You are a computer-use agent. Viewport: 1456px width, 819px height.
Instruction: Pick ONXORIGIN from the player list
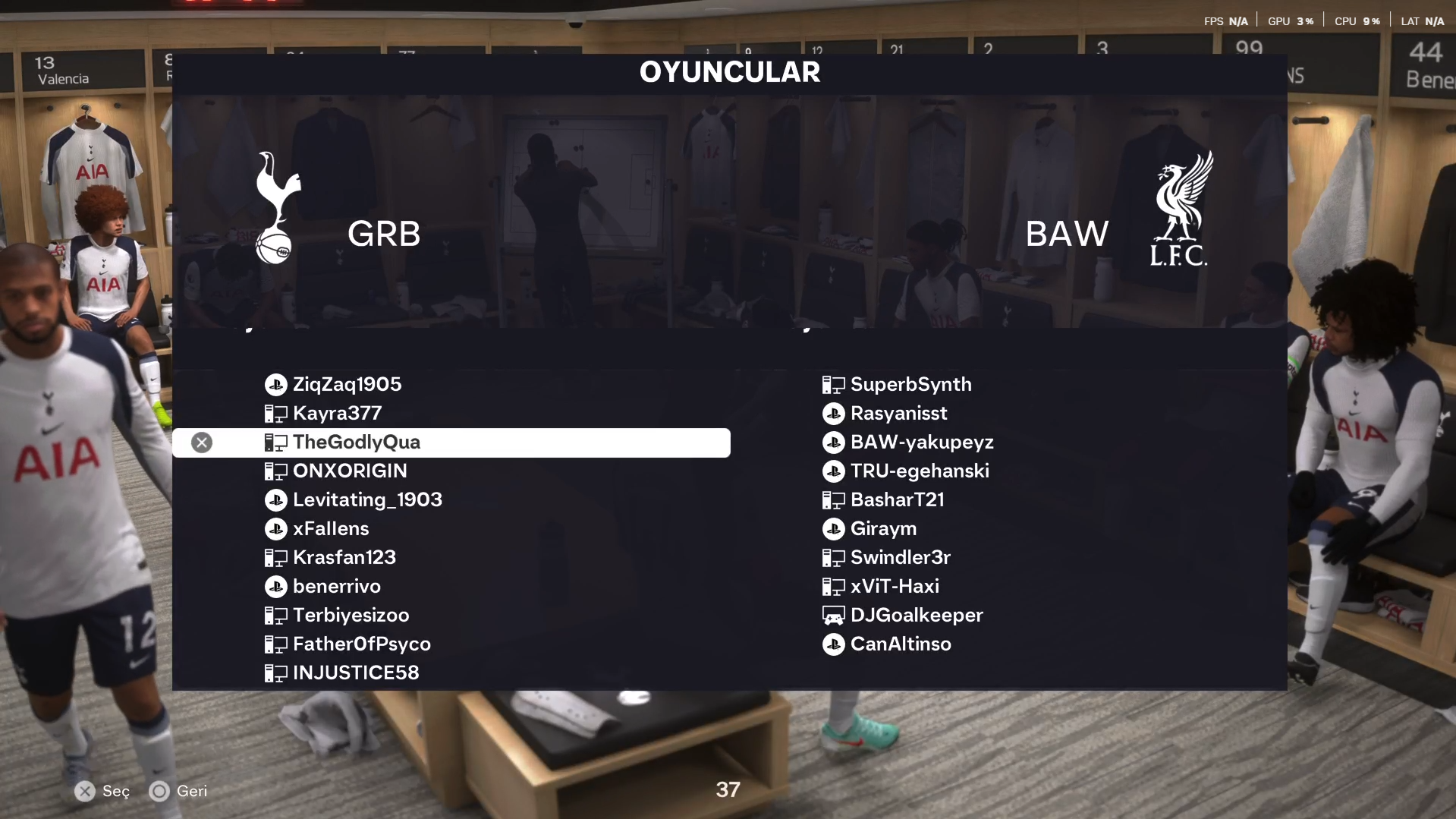(350, 471)
